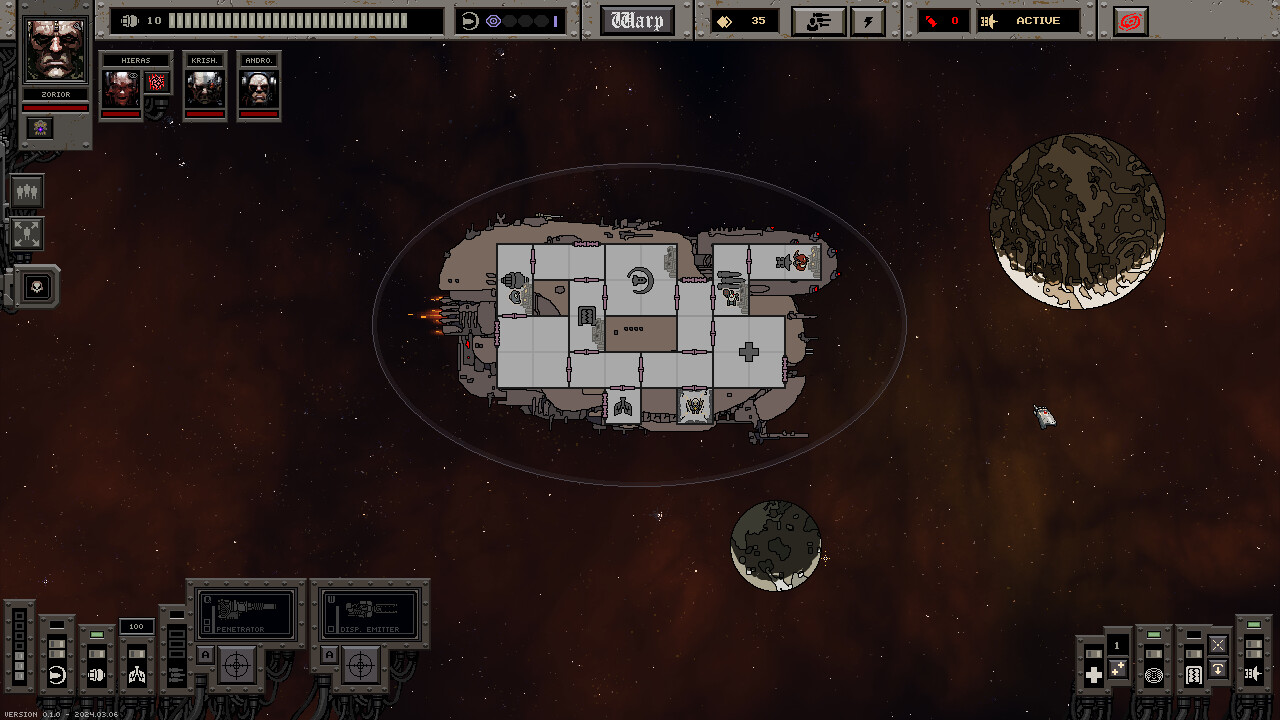This screenshot has height=720, width=1280.
Task: Toggle autofire on the Penetrator weapon
Action: pos(203,653)
